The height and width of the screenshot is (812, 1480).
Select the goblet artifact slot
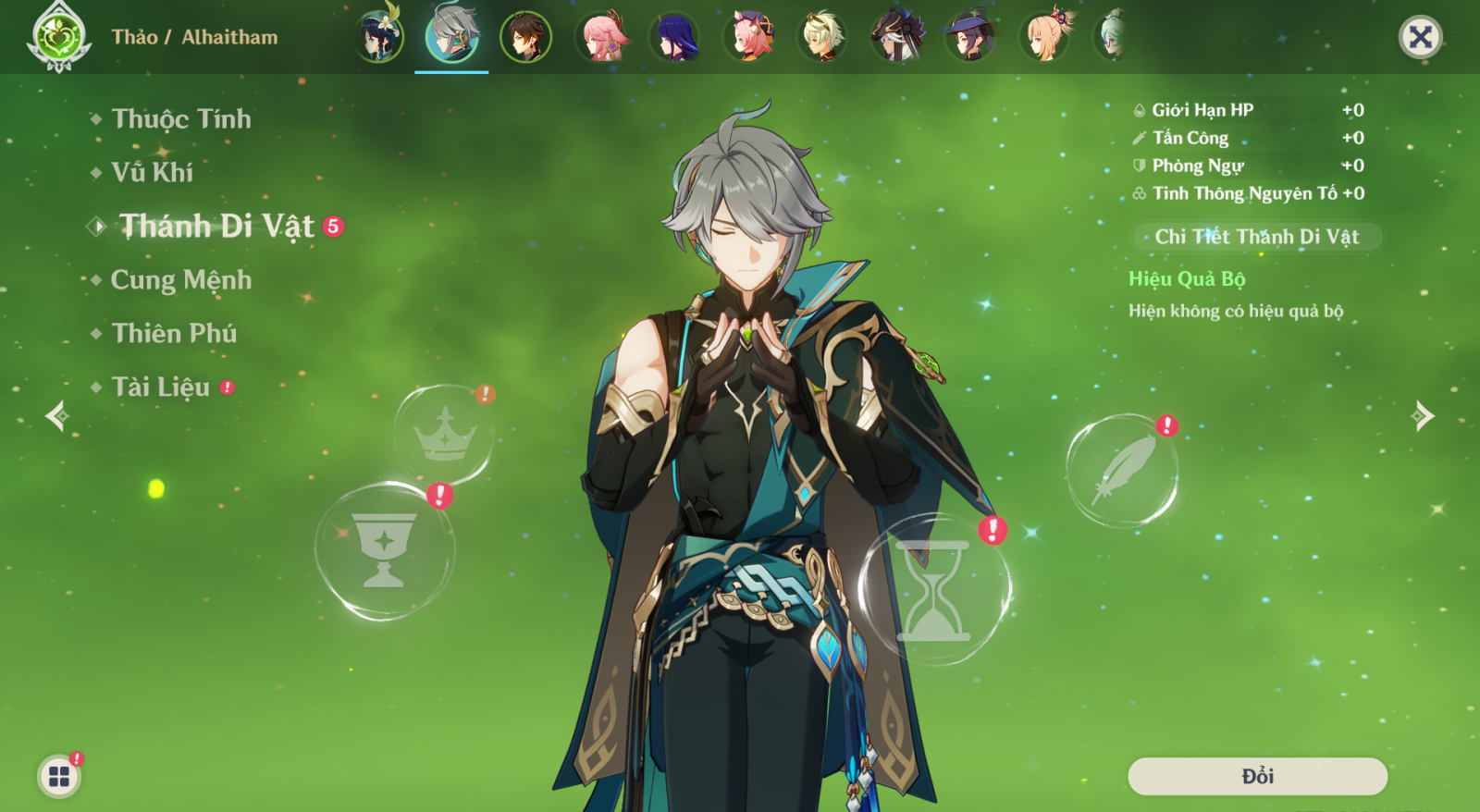pos(384,550)
